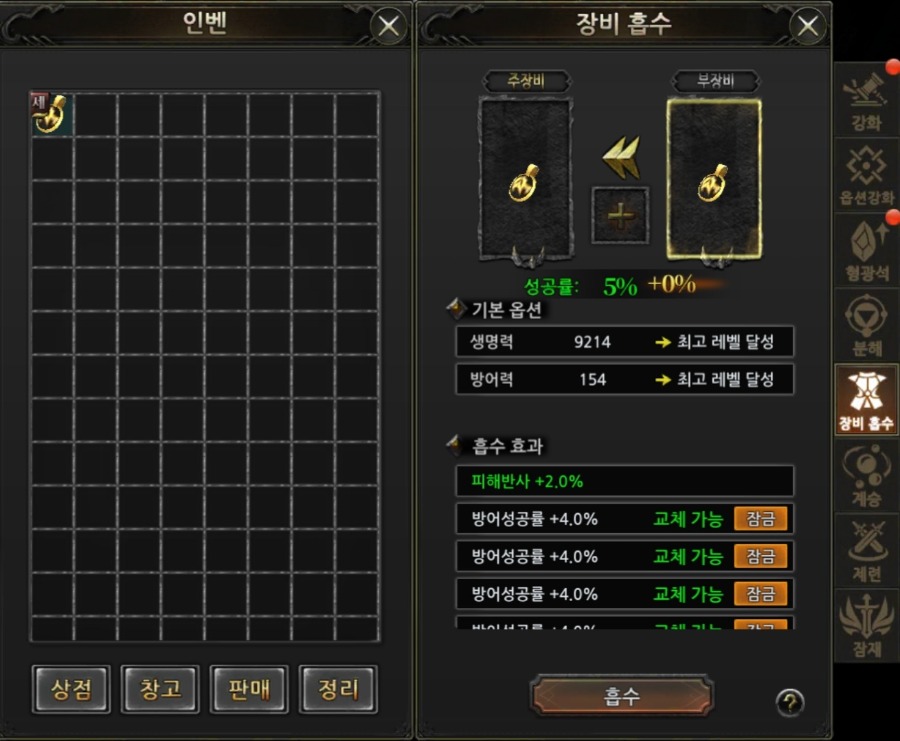This screenshot has height=741, width=900.
Task: Sort the inventory with 정리
Action: [x=339, y=689]
